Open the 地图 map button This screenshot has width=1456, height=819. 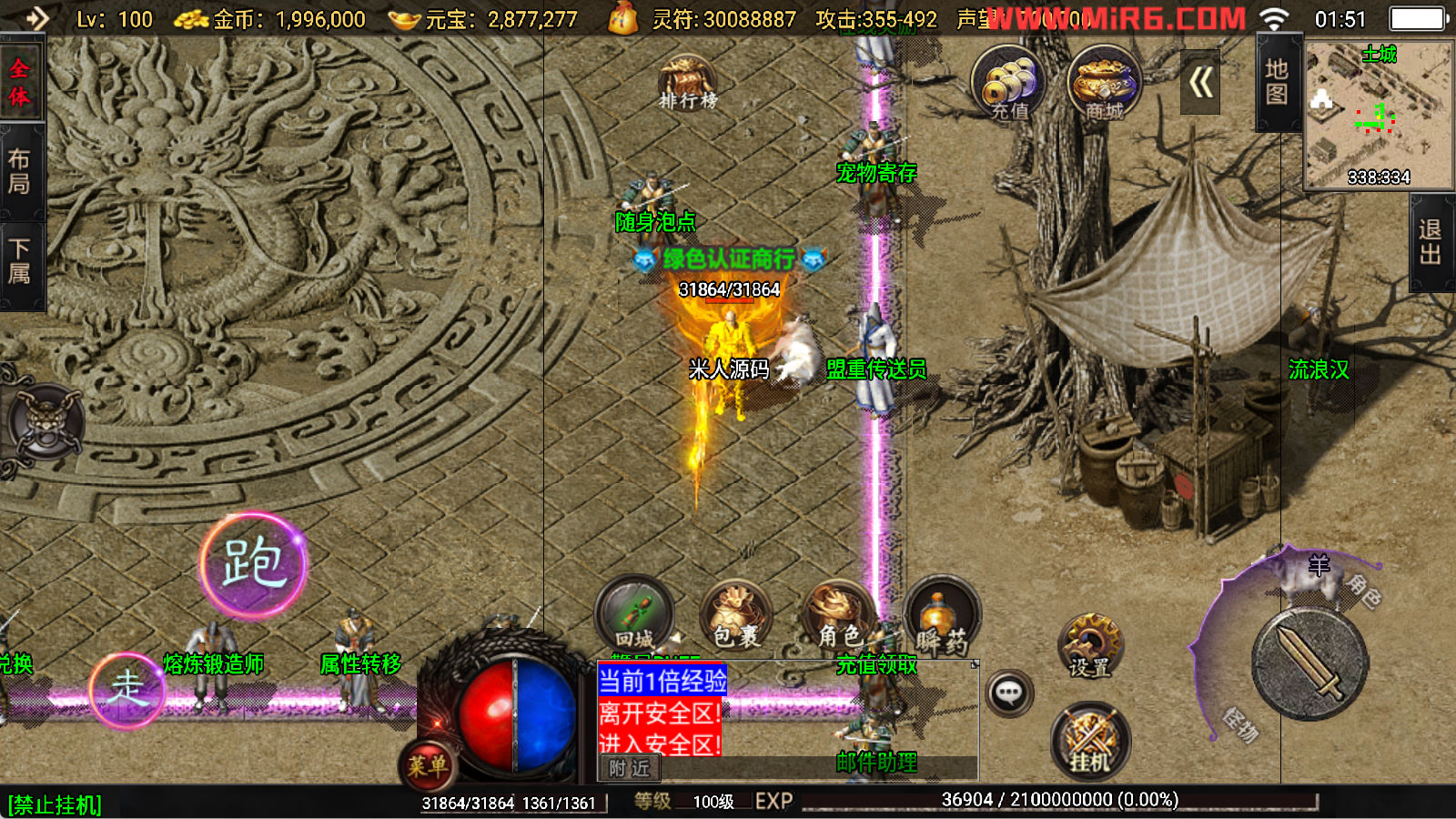coord(1277,82)
